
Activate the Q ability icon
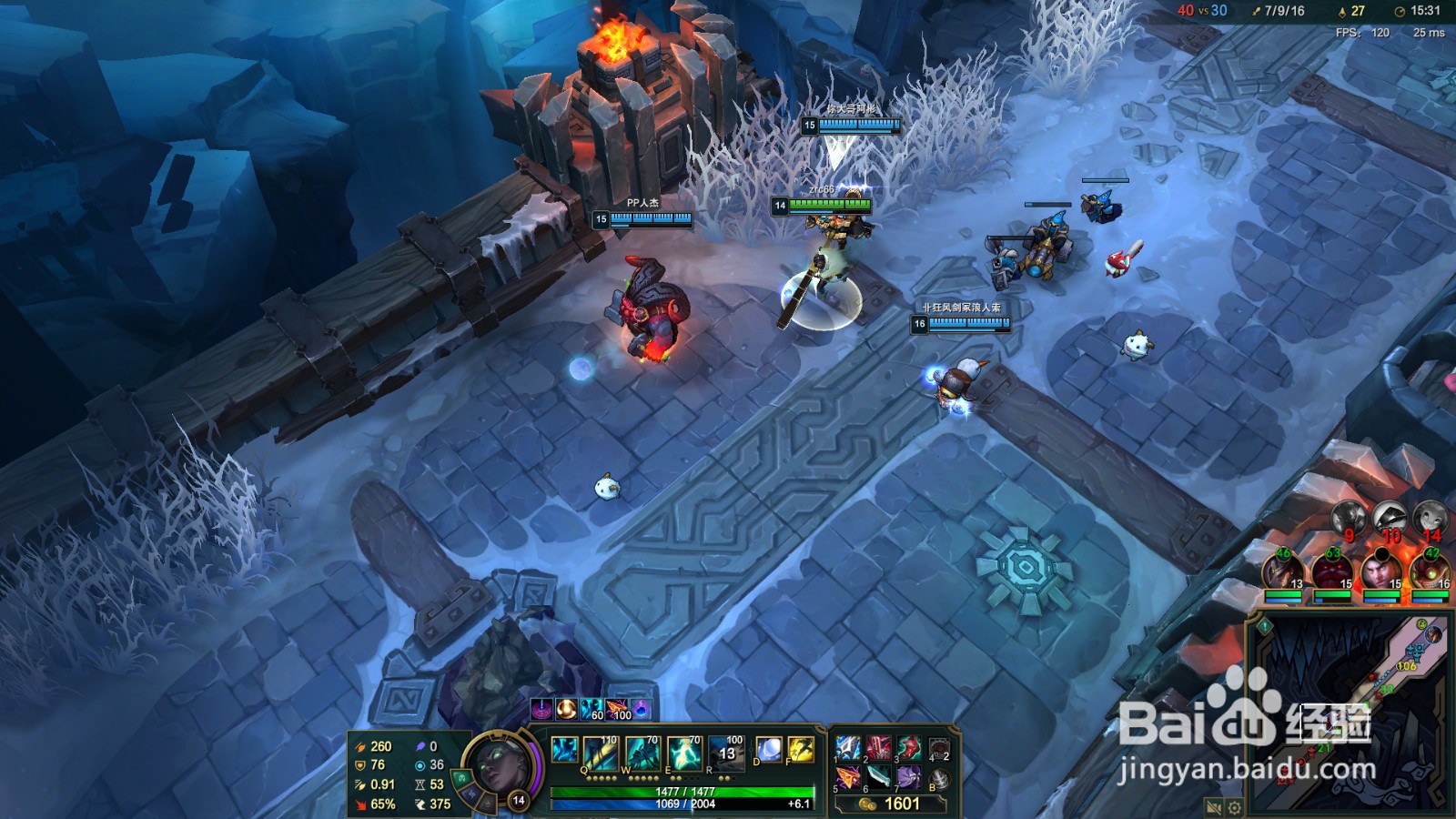tap(602, 754)
